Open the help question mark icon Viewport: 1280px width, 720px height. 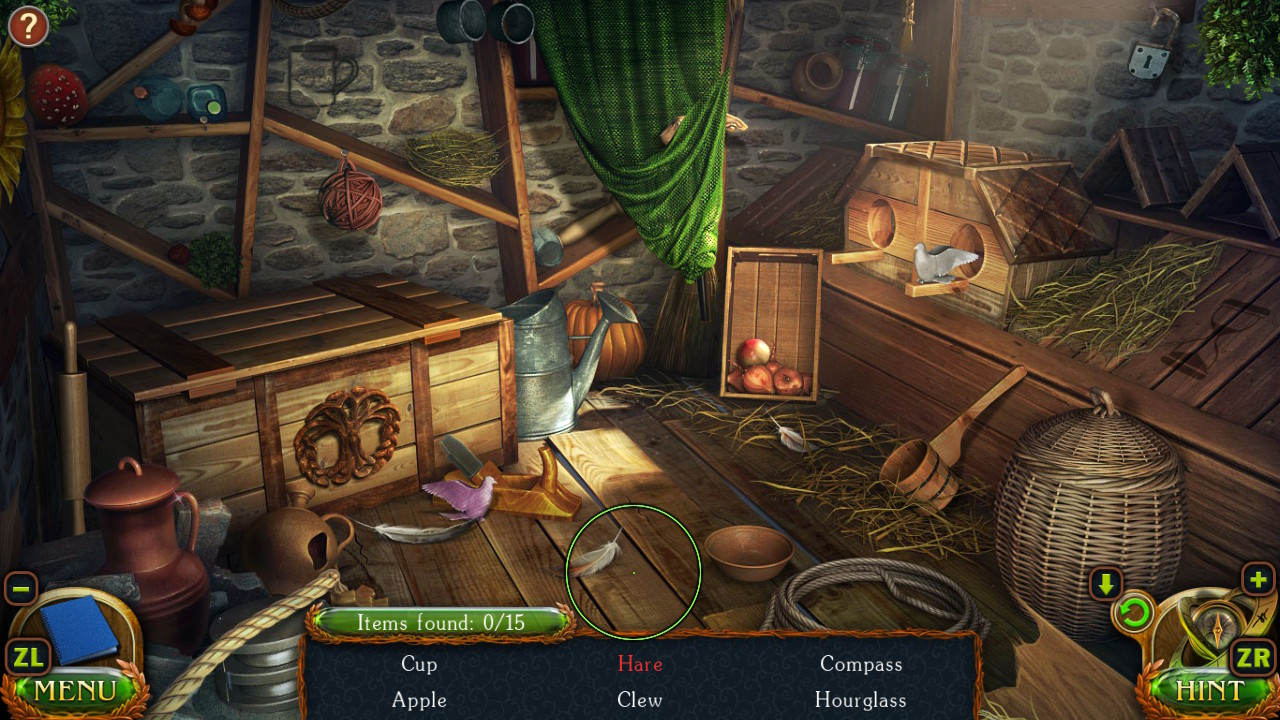pos(27,27)
